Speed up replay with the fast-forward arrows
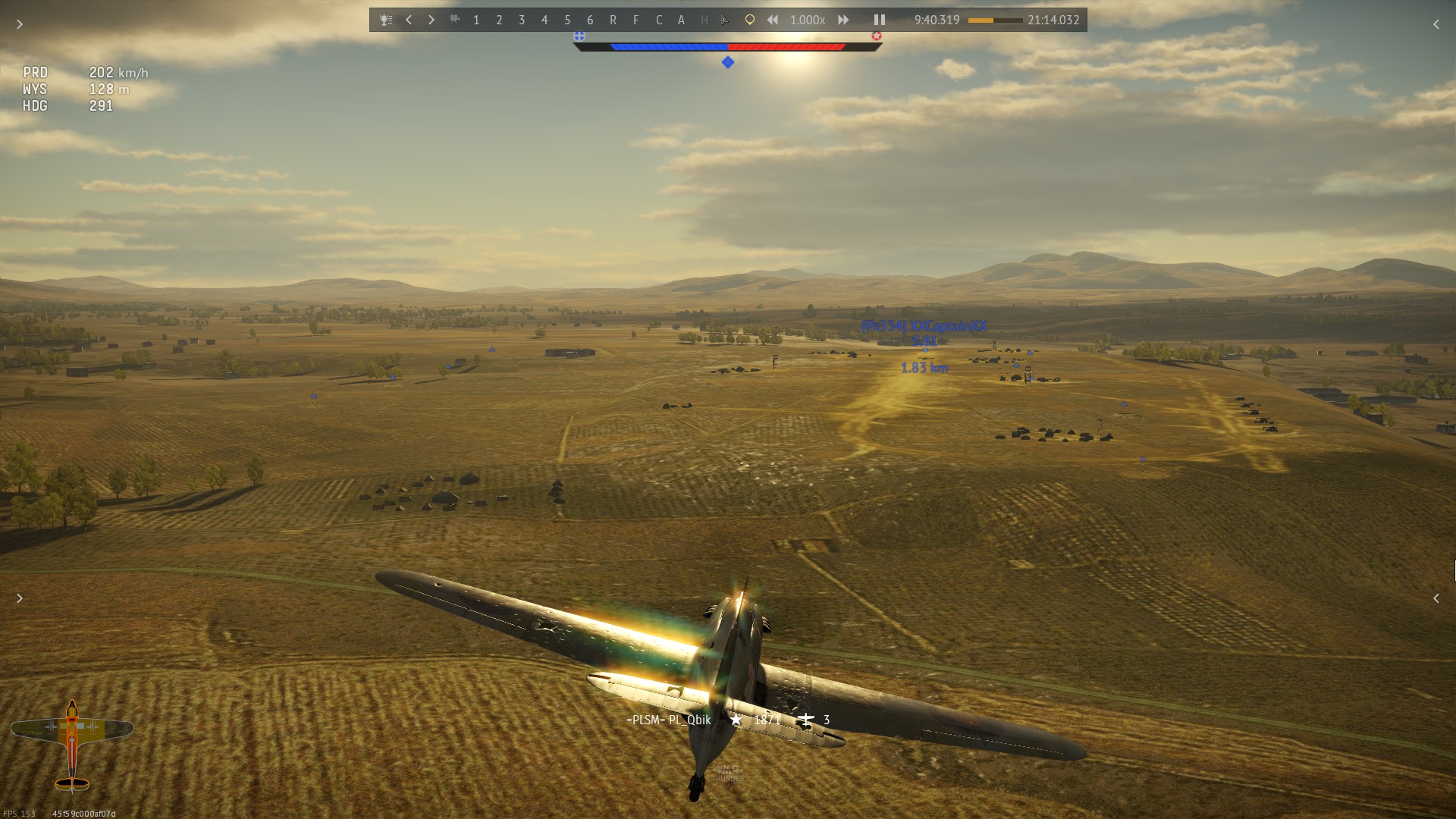Screen dimensions: 1456x819 [x=843, y=20]
